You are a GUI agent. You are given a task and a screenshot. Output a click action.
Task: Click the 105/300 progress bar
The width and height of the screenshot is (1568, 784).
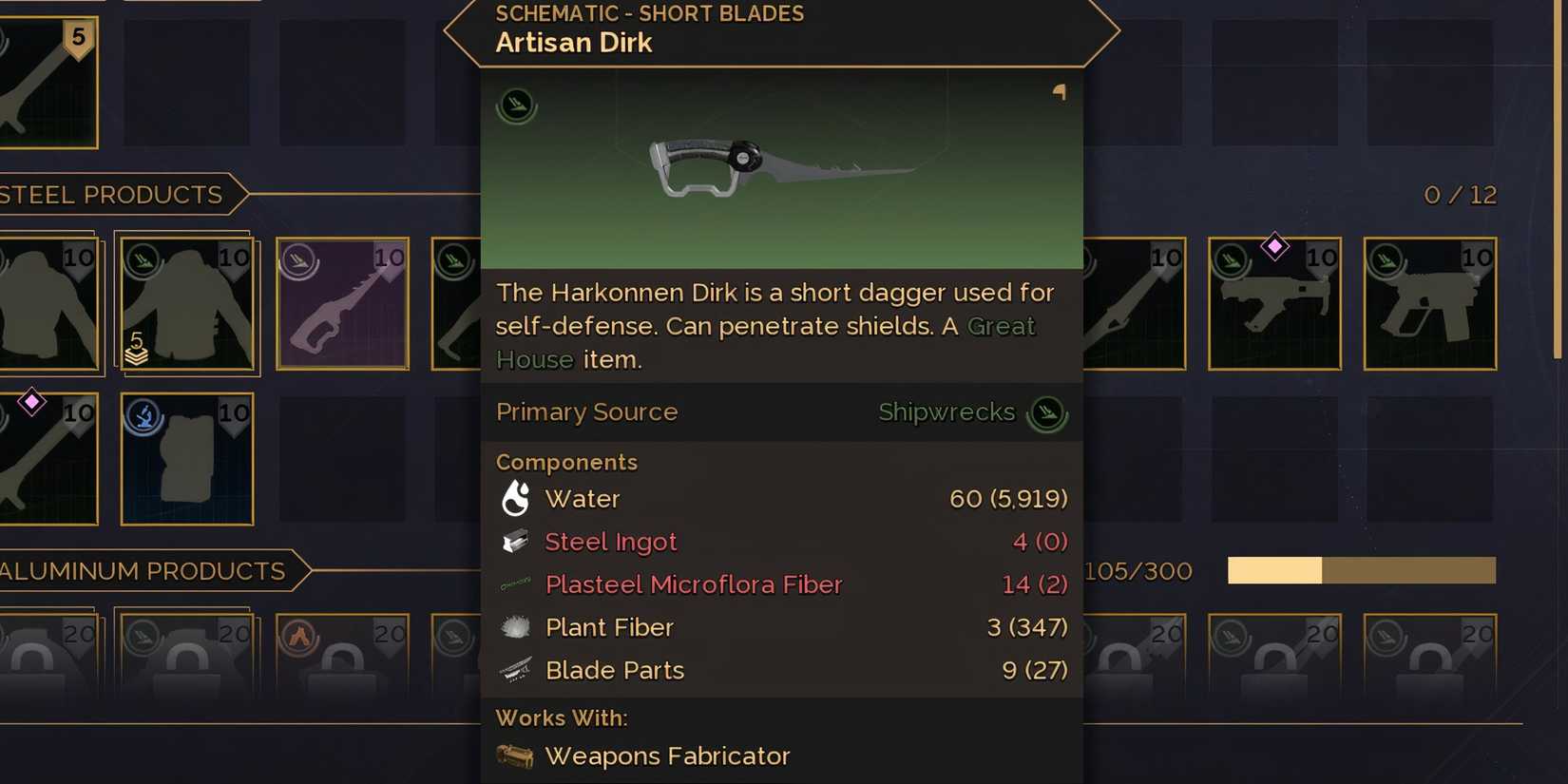pos(1361,571)
